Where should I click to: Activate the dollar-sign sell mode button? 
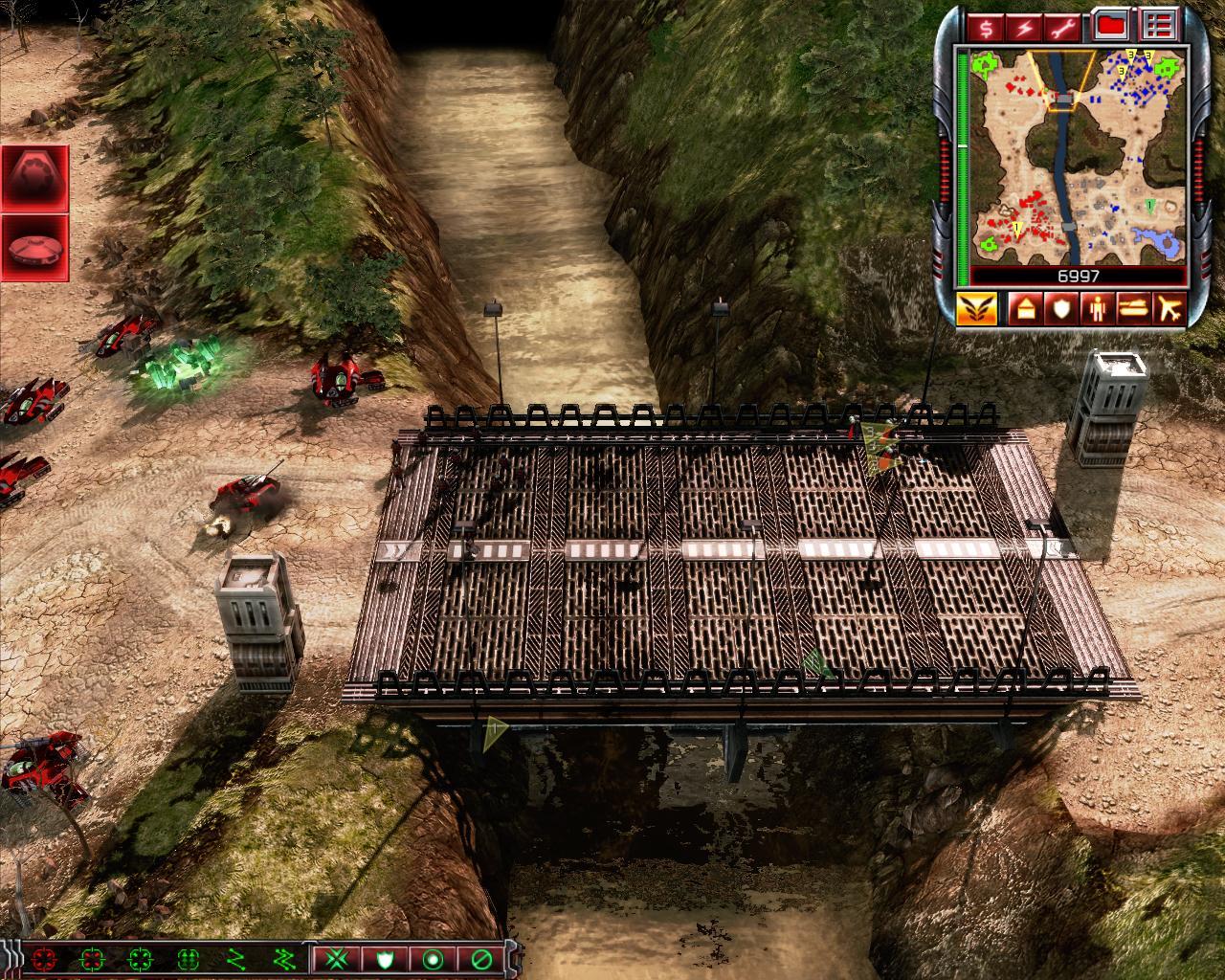coord(986,27)
